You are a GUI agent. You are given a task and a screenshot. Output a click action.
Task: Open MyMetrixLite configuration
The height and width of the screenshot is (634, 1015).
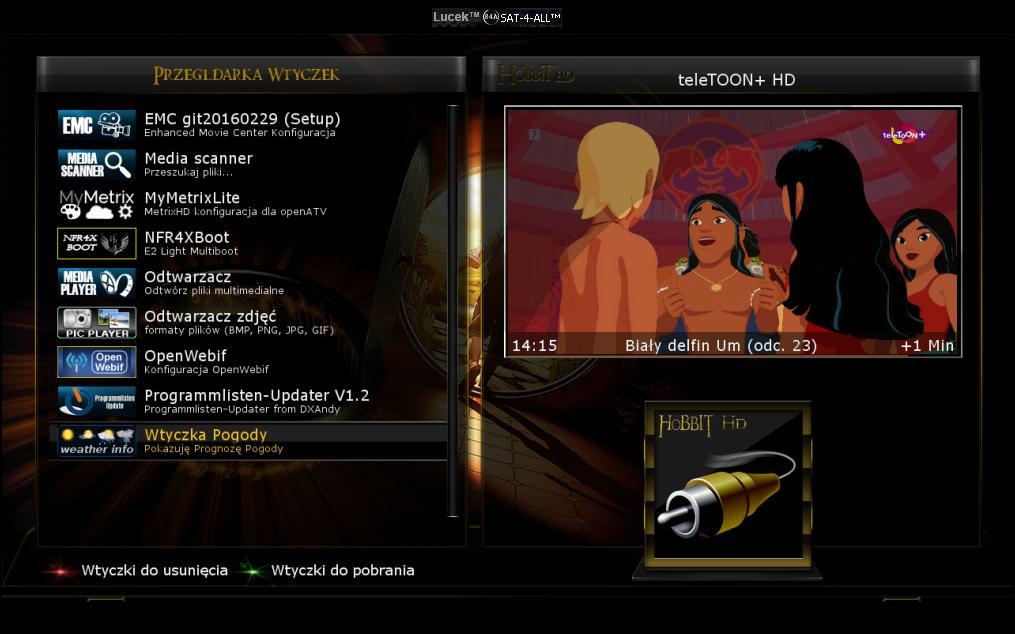[x=192, y=203]
